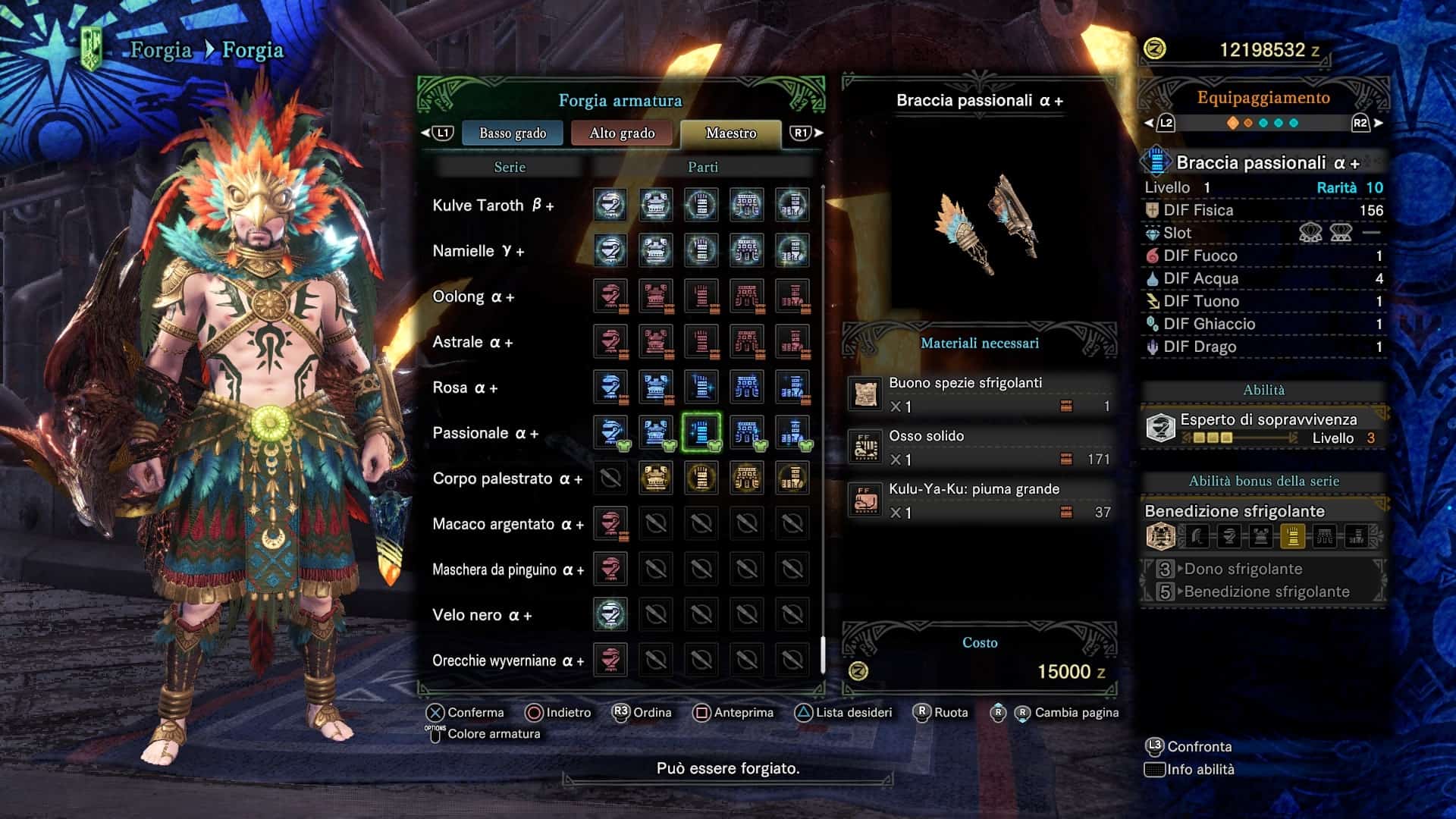Click the Buono spezie sfrigolanti material row

click(980, 394)
